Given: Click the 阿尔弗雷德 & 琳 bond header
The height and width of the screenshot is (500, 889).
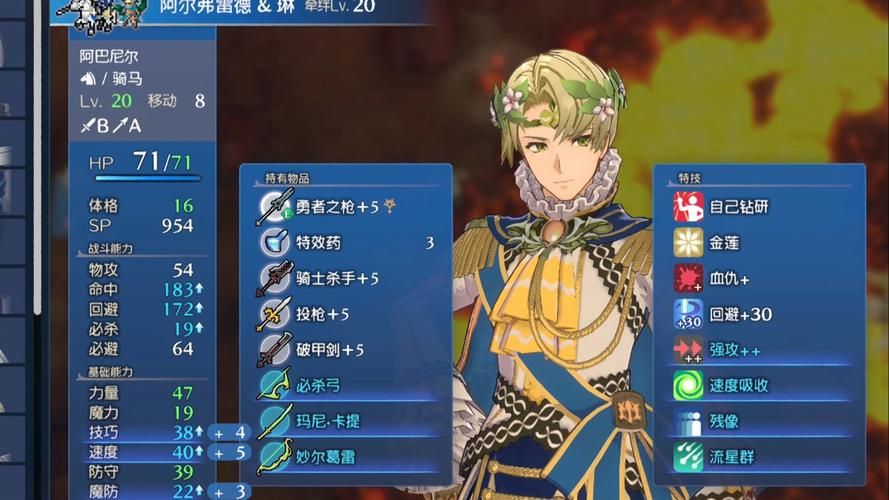Looking at the screenshot, I should (270, 8).
